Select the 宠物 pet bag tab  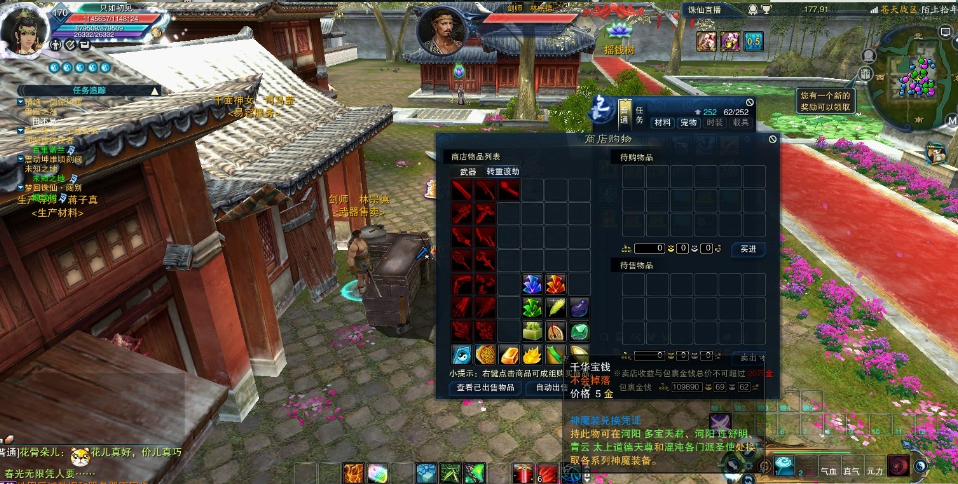[x=688, y=122]
